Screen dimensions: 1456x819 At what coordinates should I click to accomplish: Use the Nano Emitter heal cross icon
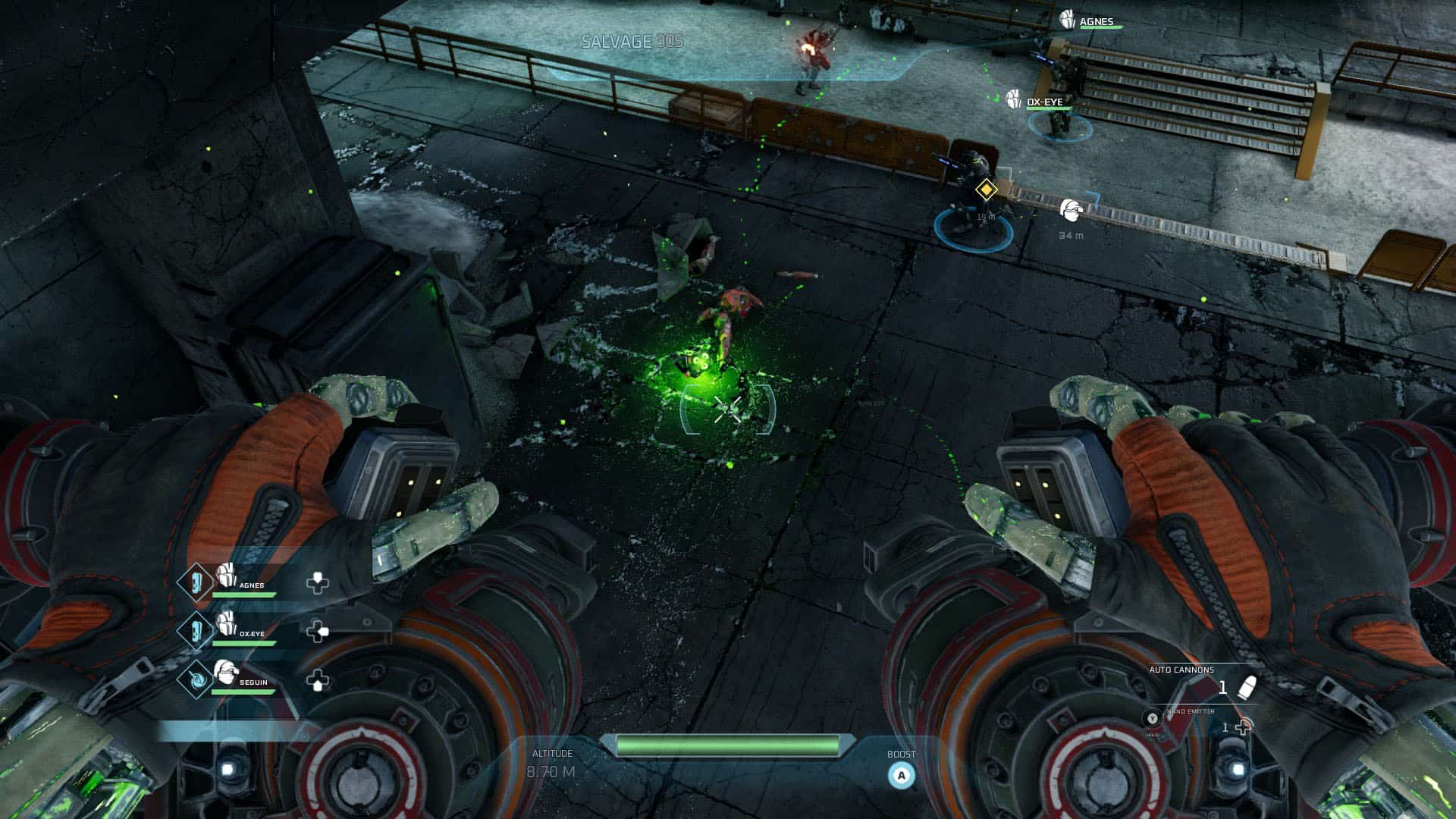pyautogui.click(x=1243, y=728)
